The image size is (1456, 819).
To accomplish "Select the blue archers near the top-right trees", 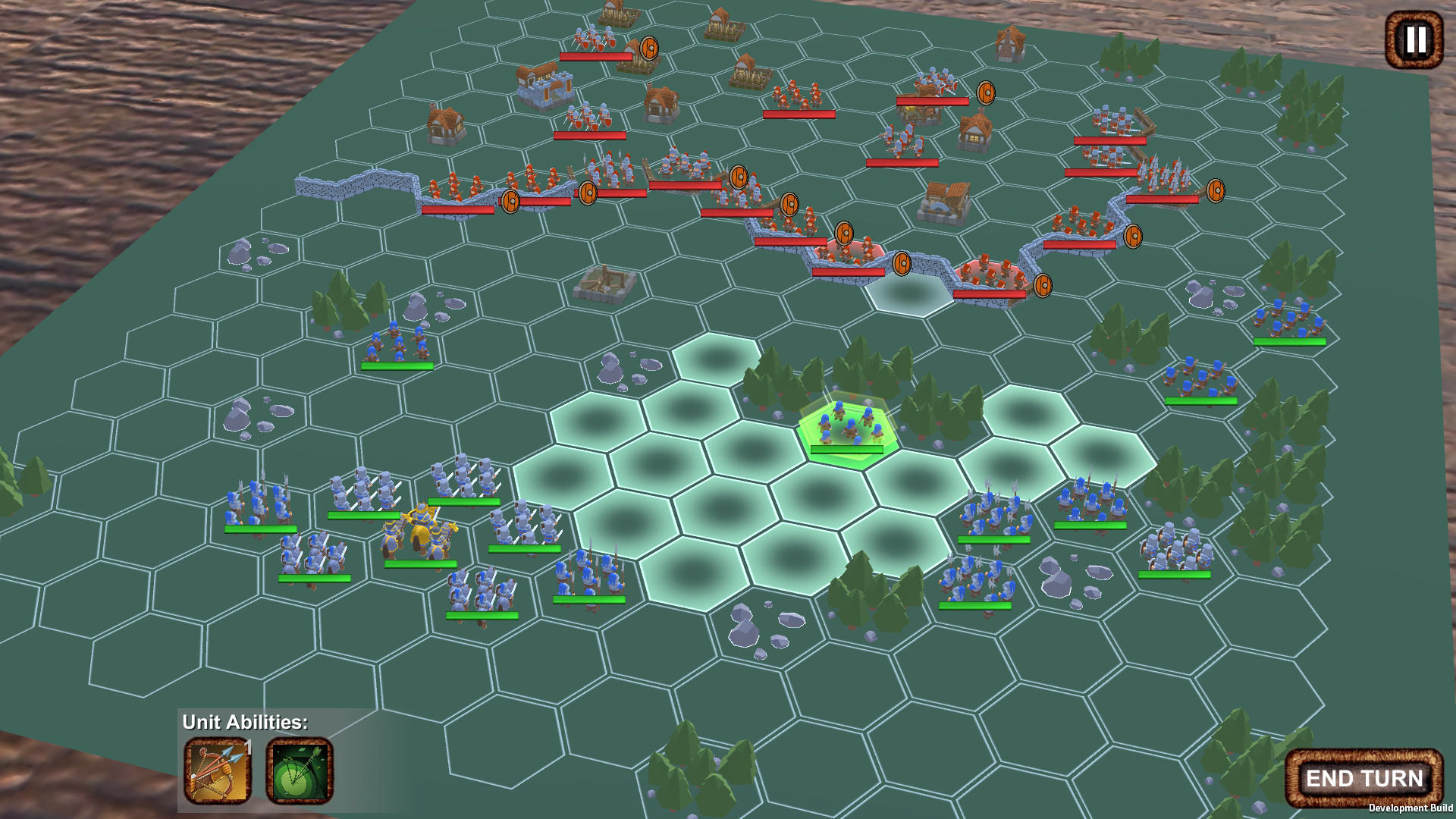I will coord(1290,323).
